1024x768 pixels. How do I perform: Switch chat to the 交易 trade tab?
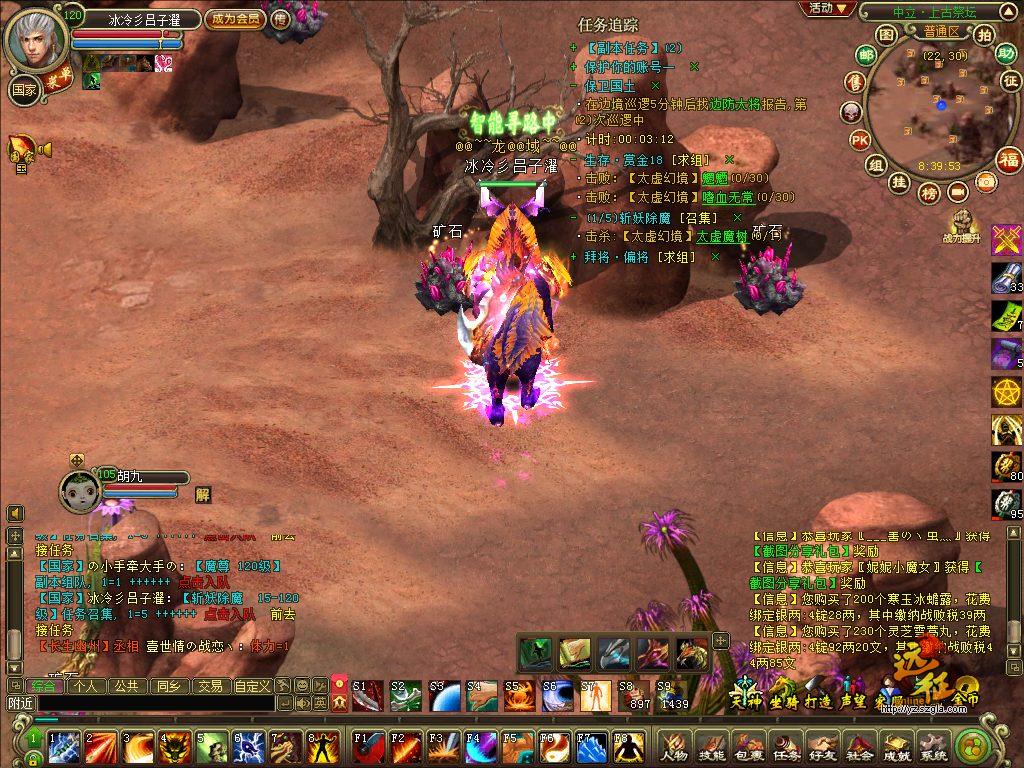209,686
